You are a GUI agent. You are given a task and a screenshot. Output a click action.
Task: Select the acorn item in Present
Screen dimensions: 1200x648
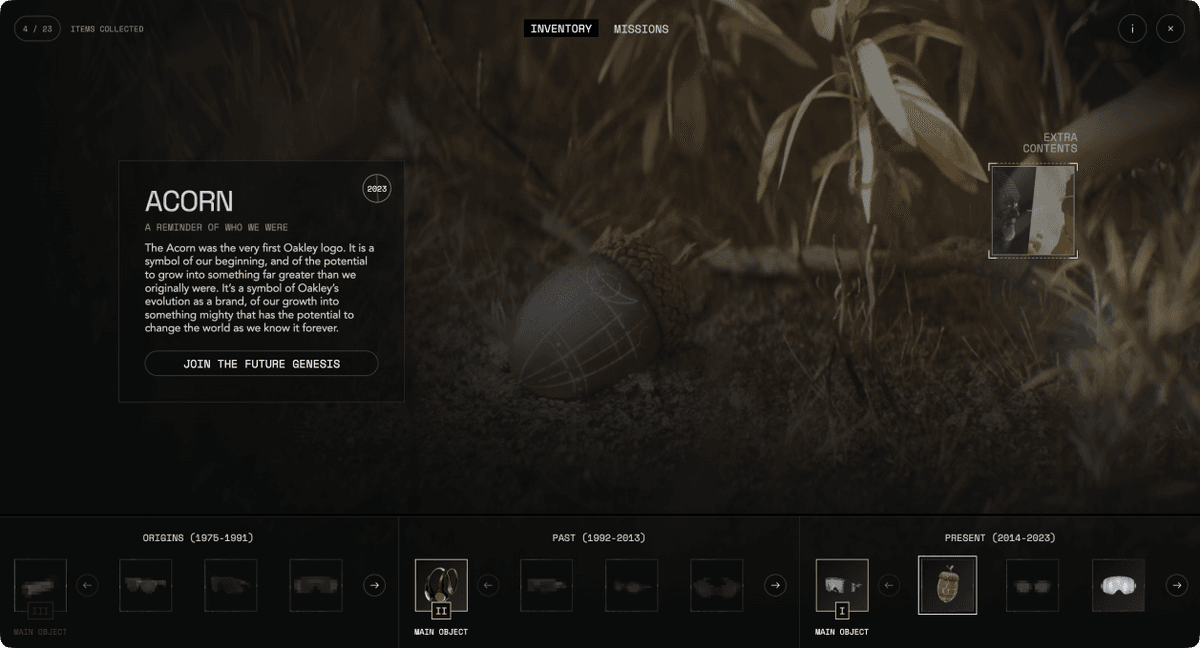[x=947, y=585]
